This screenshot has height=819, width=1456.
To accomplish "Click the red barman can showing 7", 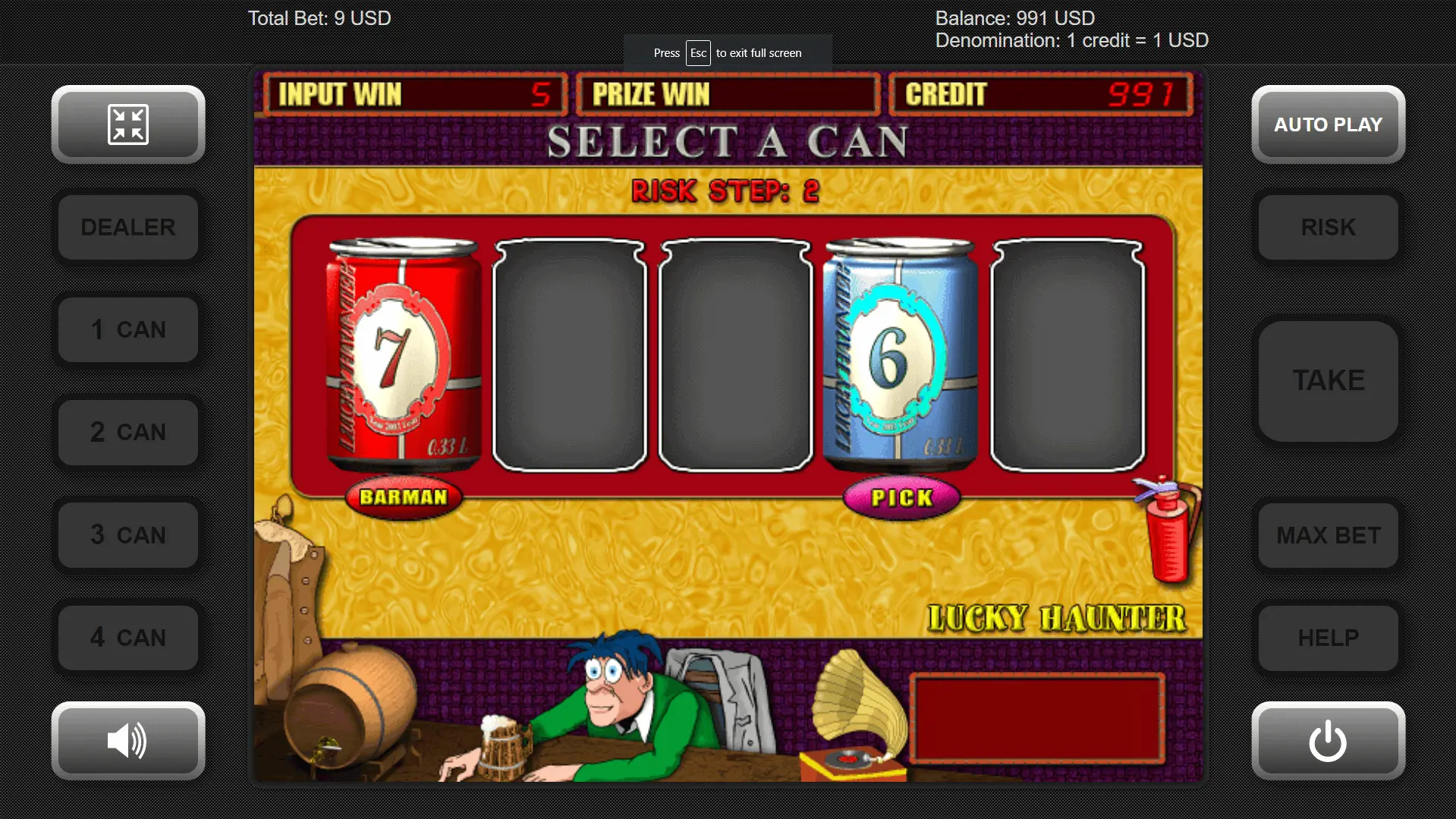I will (403, 354).
